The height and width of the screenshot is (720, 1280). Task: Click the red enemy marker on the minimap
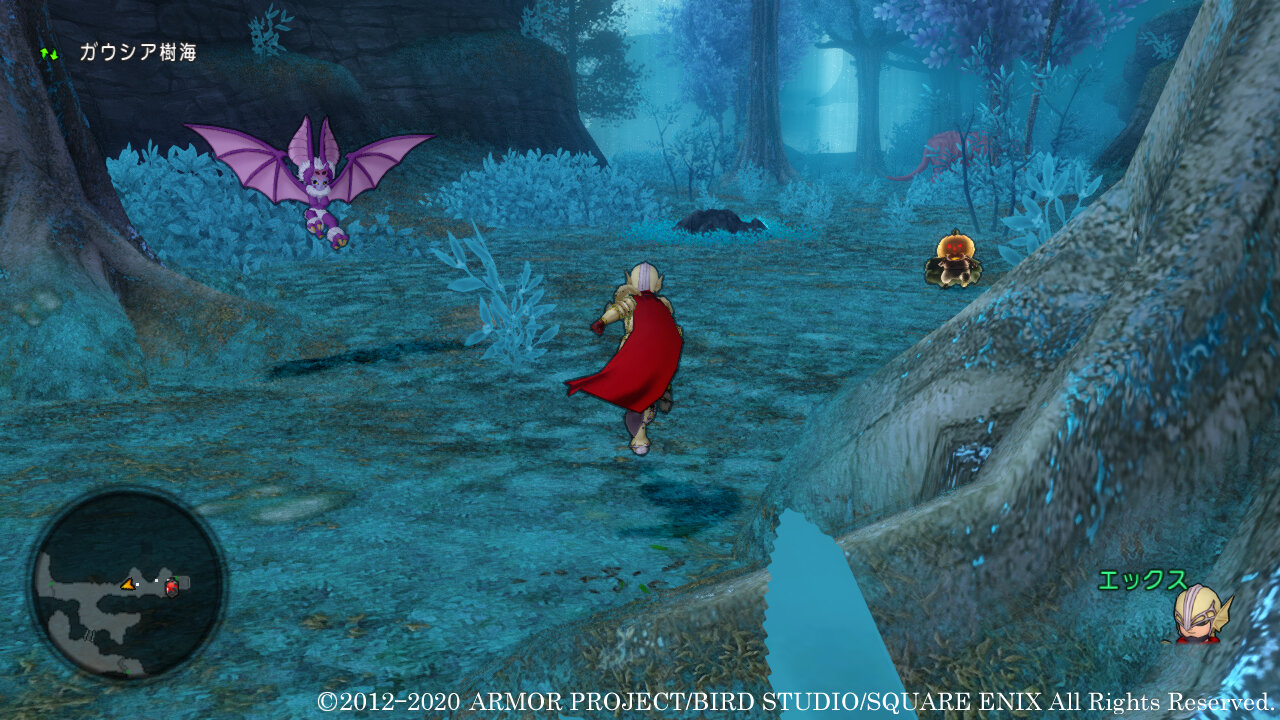click(171, 588)
